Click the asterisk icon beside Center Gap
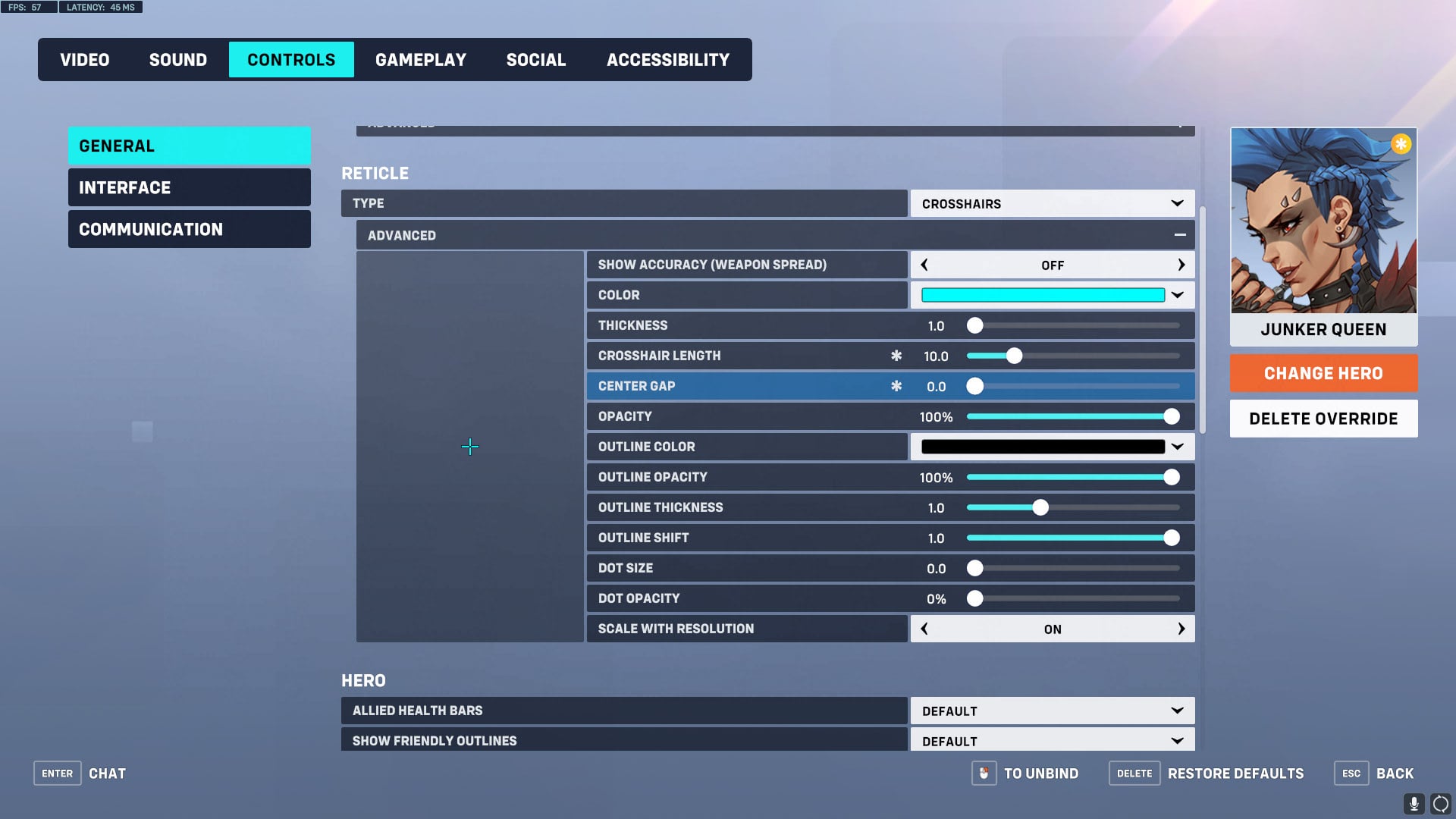 (896, 386)
